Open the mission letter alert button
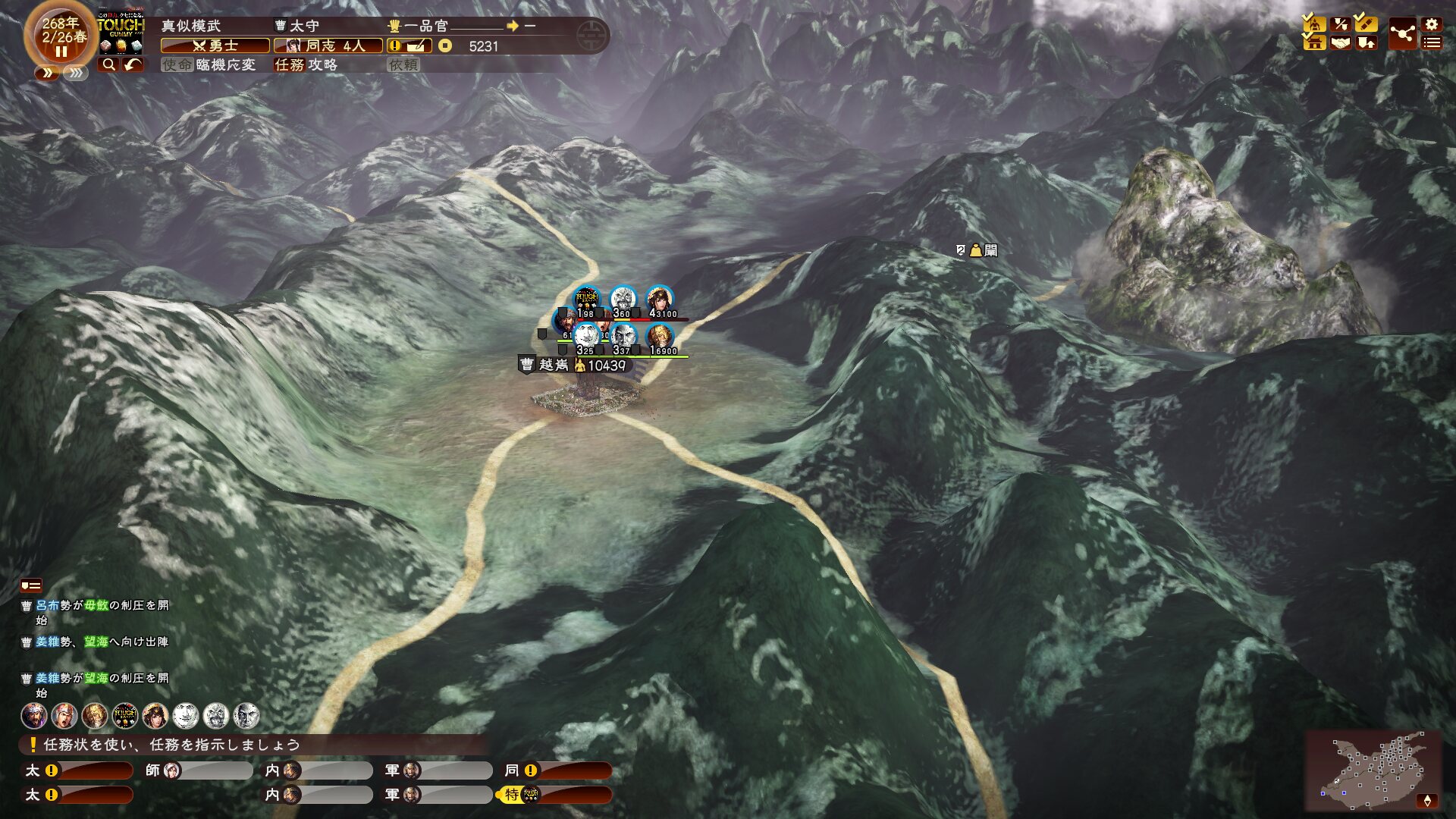This screenshot has height=819, width=1456. click(x=409, y=46)
